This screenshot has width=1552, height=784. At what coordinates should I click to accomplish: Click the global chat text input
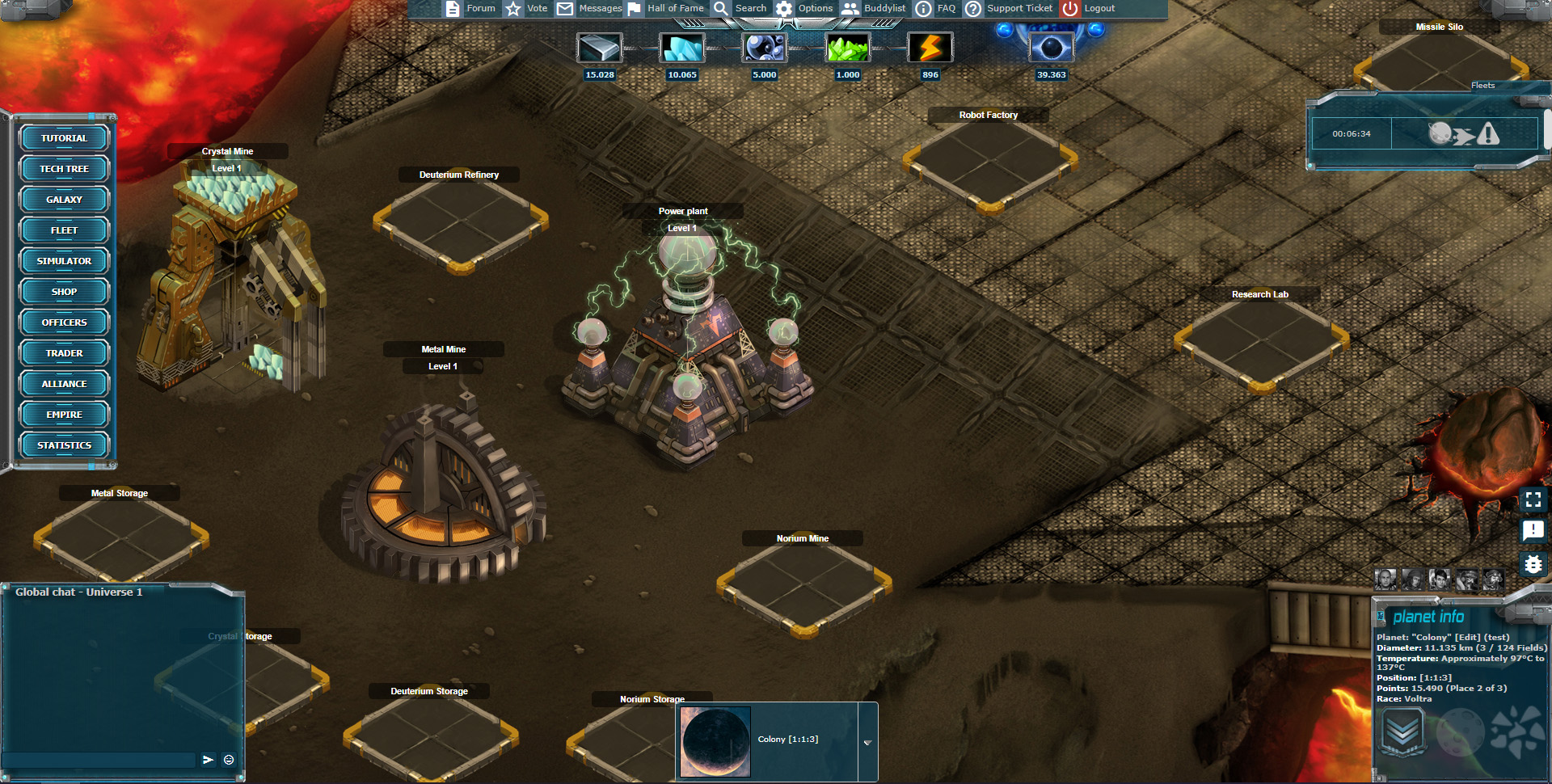(99, 760)
